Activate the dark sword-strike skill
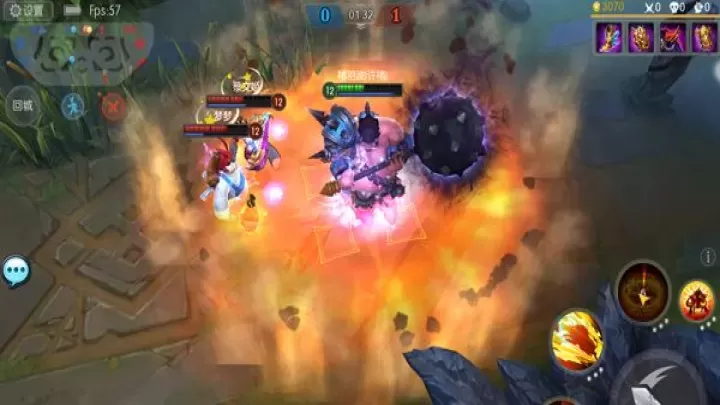This screenshot has height=405, width=720. click(642, 290)
